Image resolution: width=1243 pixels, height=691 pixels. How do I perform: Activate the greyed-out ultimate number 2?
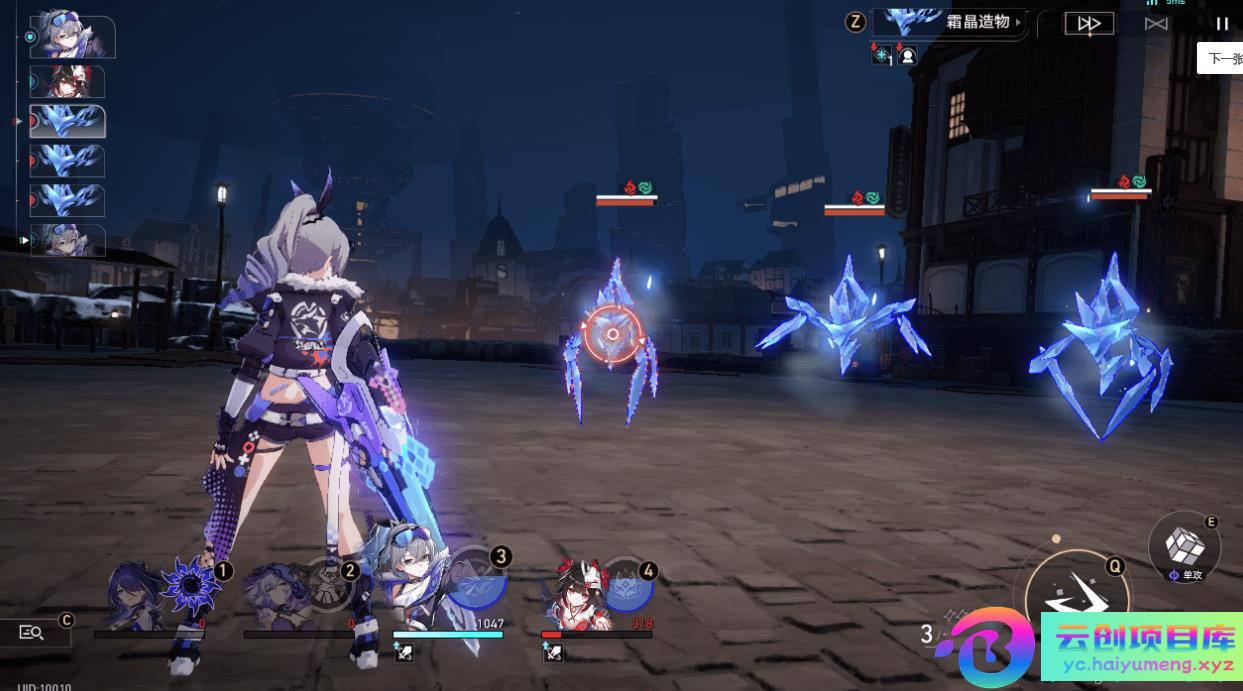328,584
